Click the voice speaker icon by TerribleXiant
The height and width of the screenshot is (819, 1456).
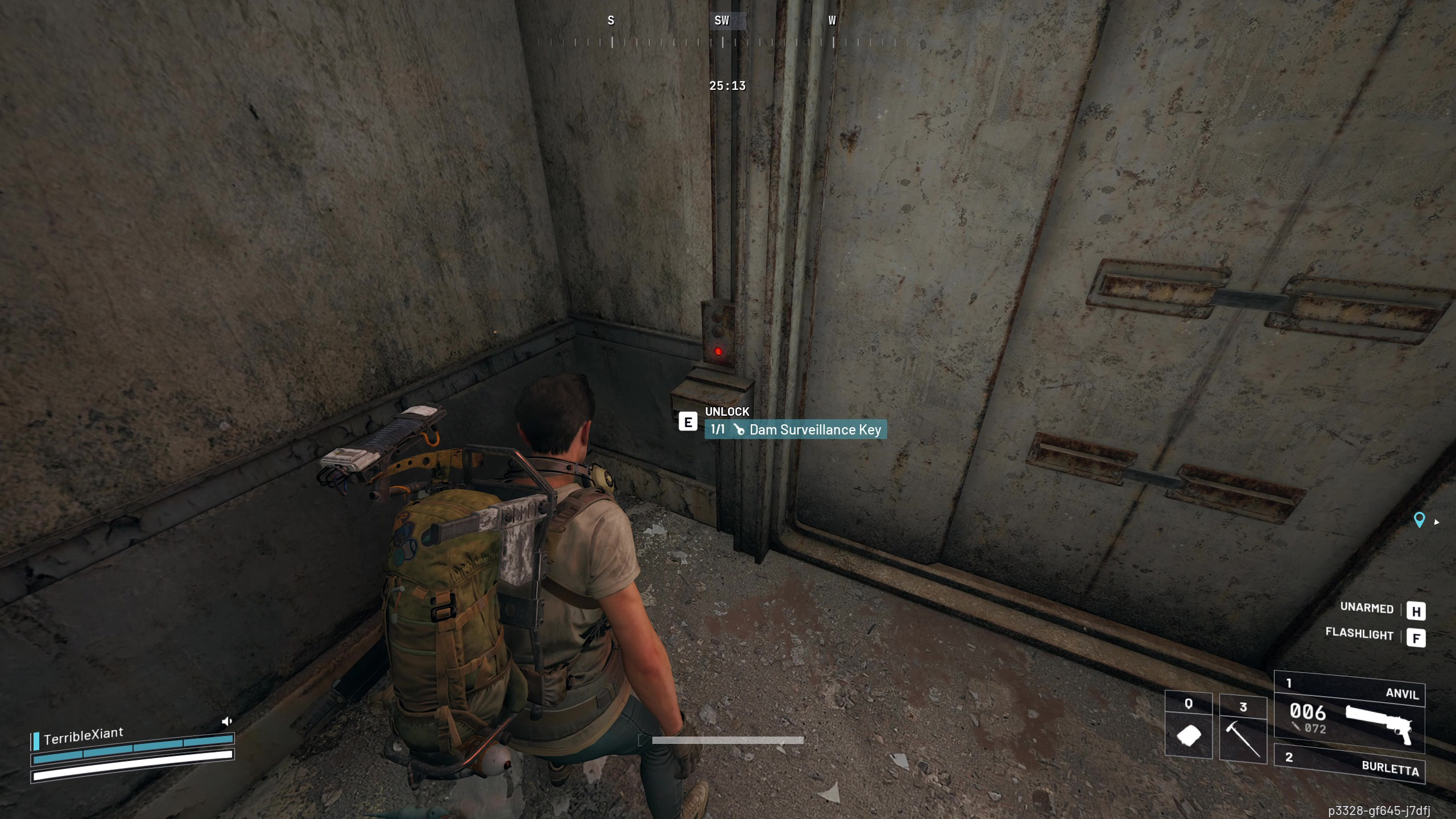(226, 722)
